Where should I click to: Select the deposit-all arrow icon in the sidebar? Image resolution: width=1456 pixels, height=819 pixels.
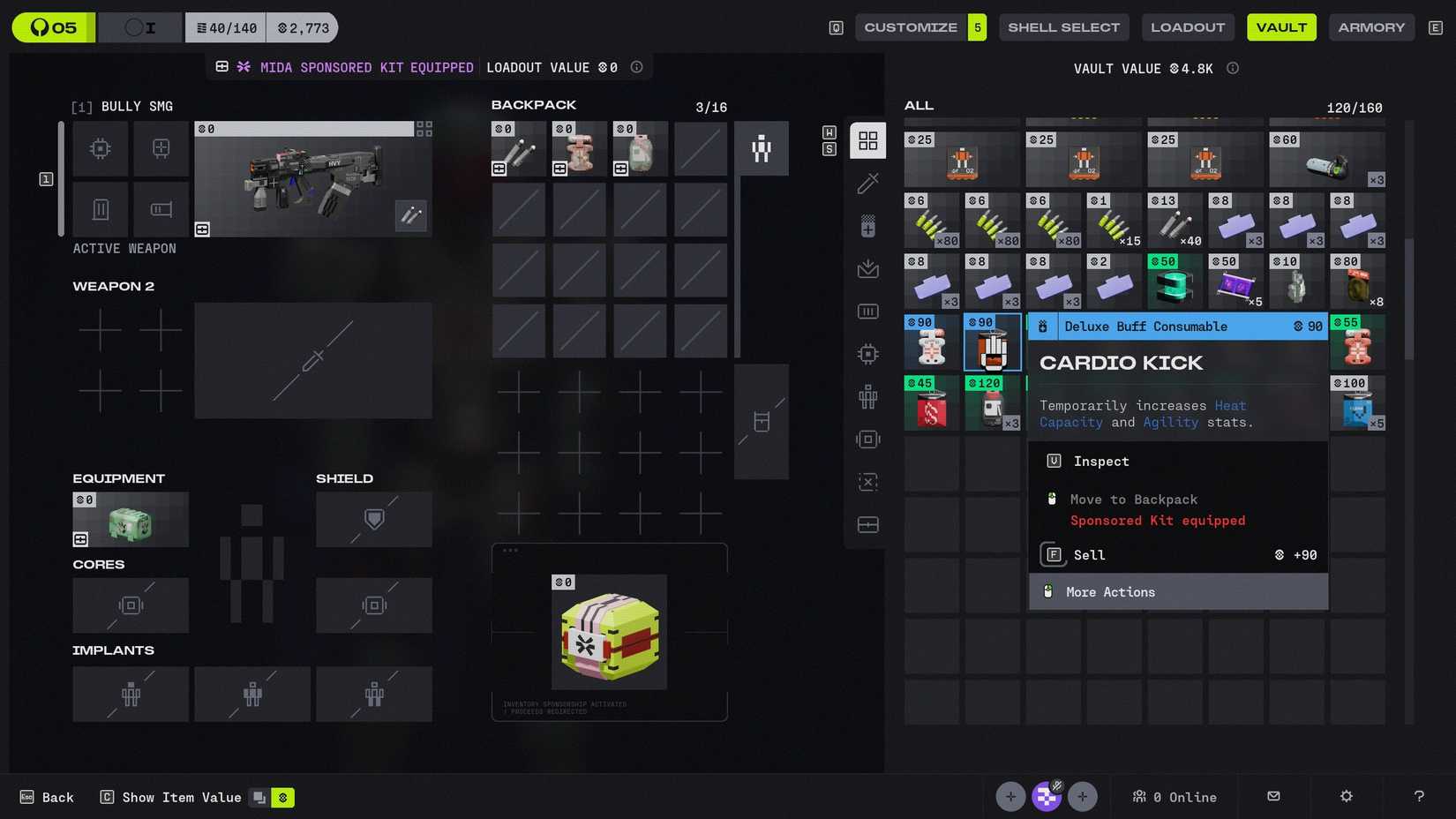[867, 268]
